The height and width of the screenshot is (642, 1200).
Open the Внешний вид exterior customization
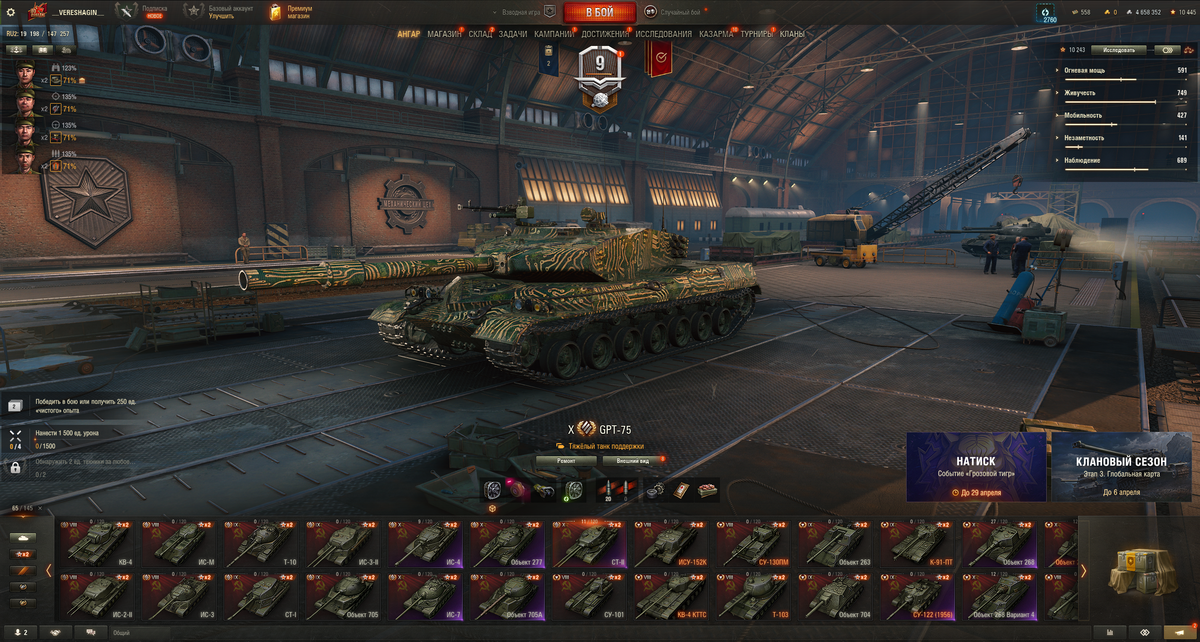click(x=632, y=461)
